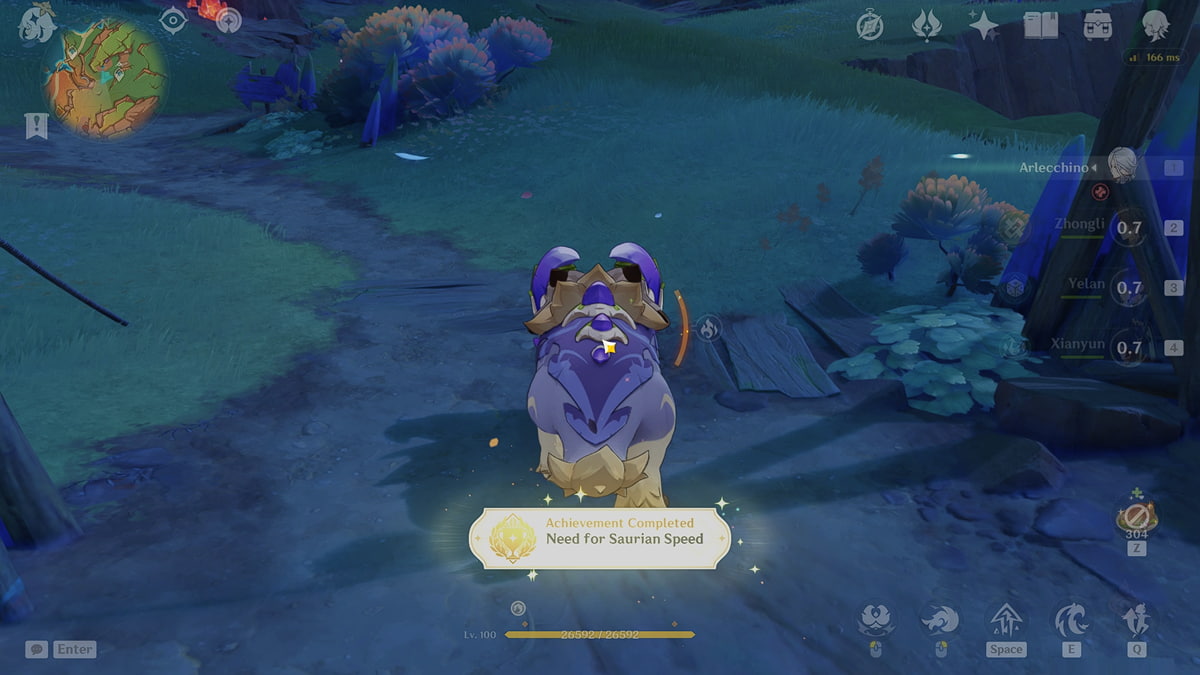Open the four-pointed star Wish icon
Image resolution: width=1200 pixels, height=675 pixels.
click(x=984, y=27)
